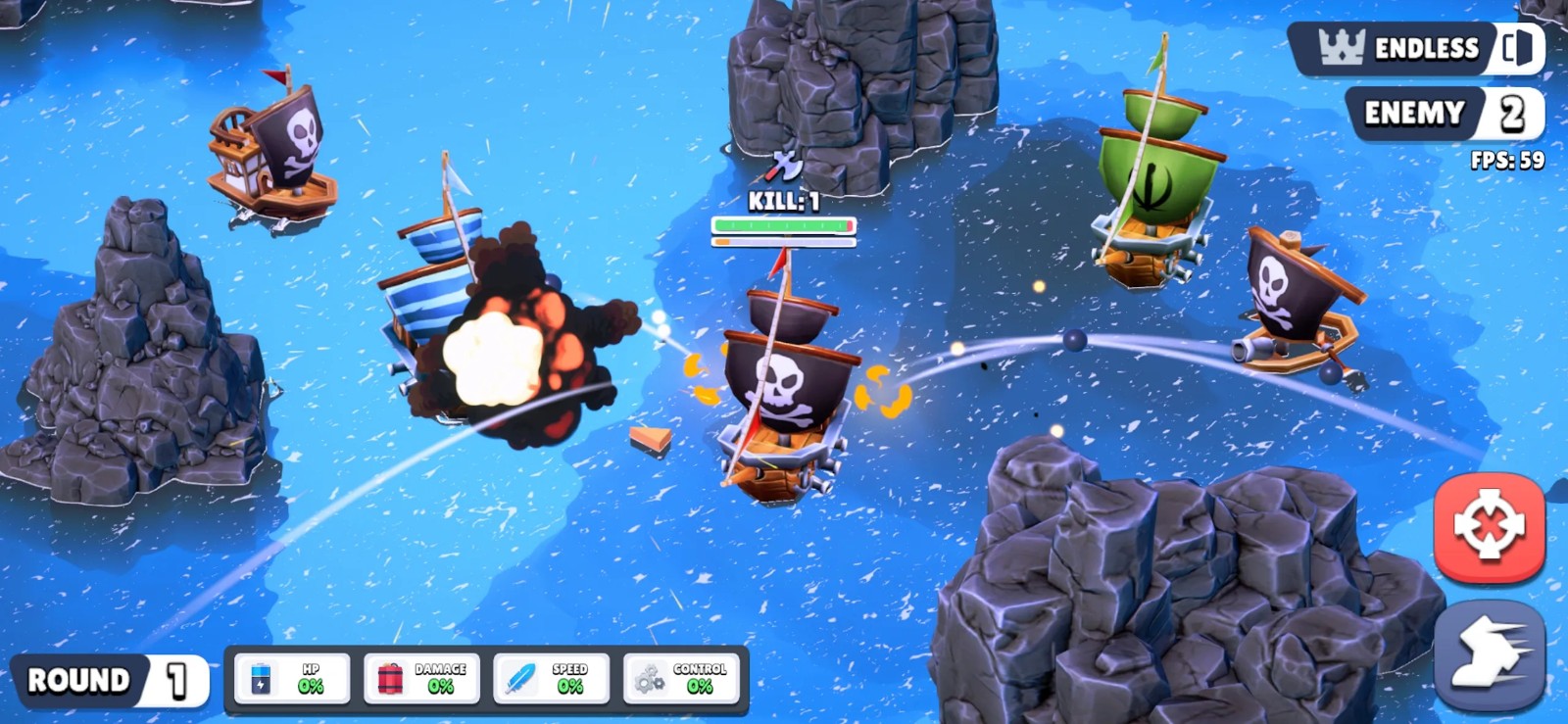
Task: Choose the Speed feather upgrade stat
Action: click(x=551, y=678)
